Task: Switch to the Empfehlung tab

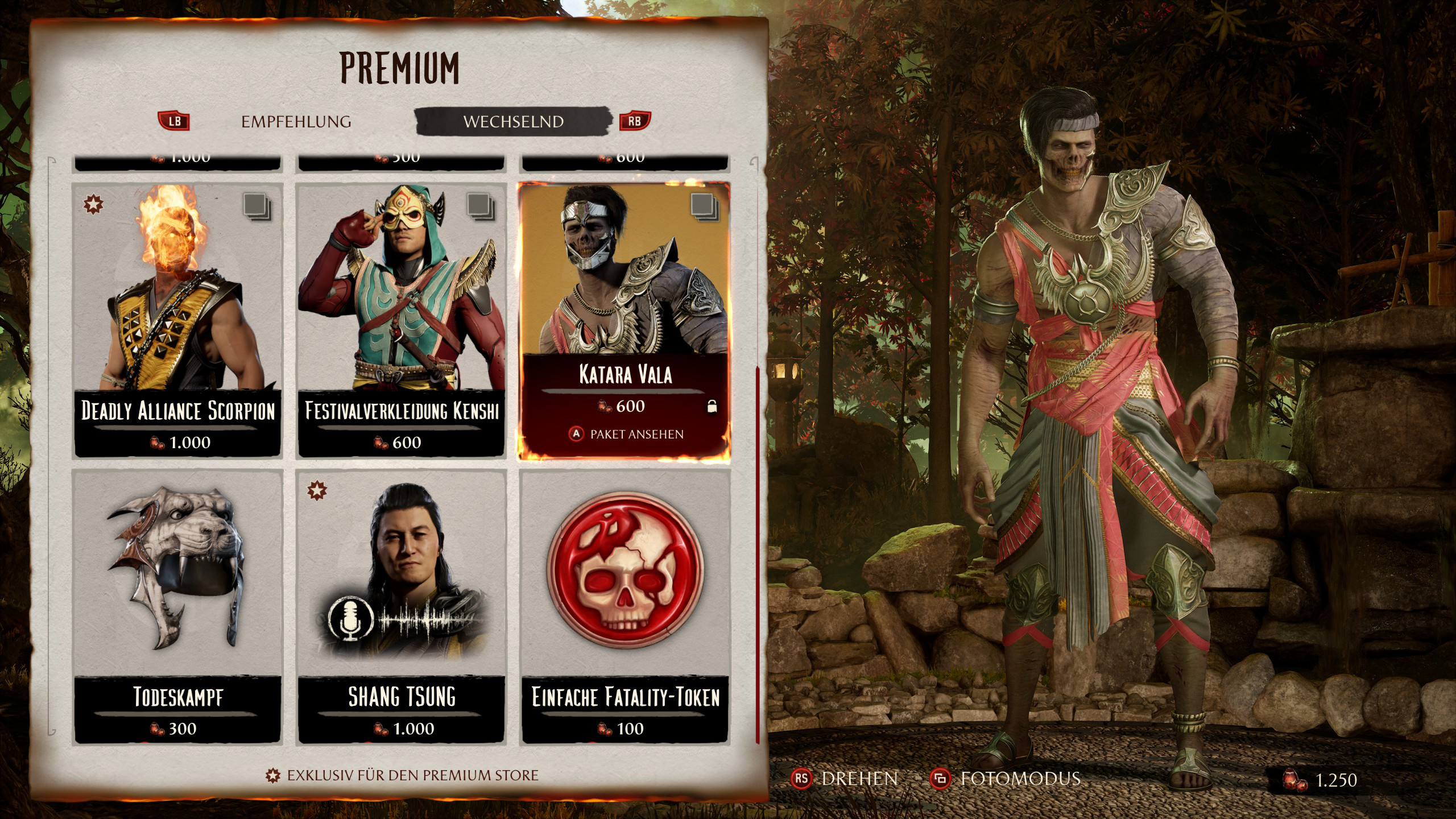Action: point(296,122)
